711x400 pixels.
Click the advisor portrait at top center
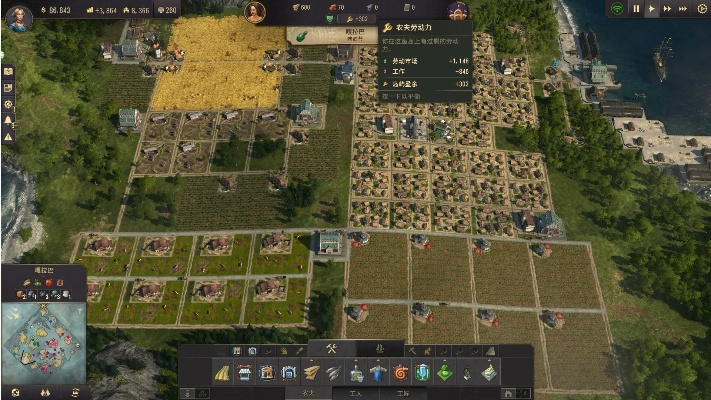255,12
